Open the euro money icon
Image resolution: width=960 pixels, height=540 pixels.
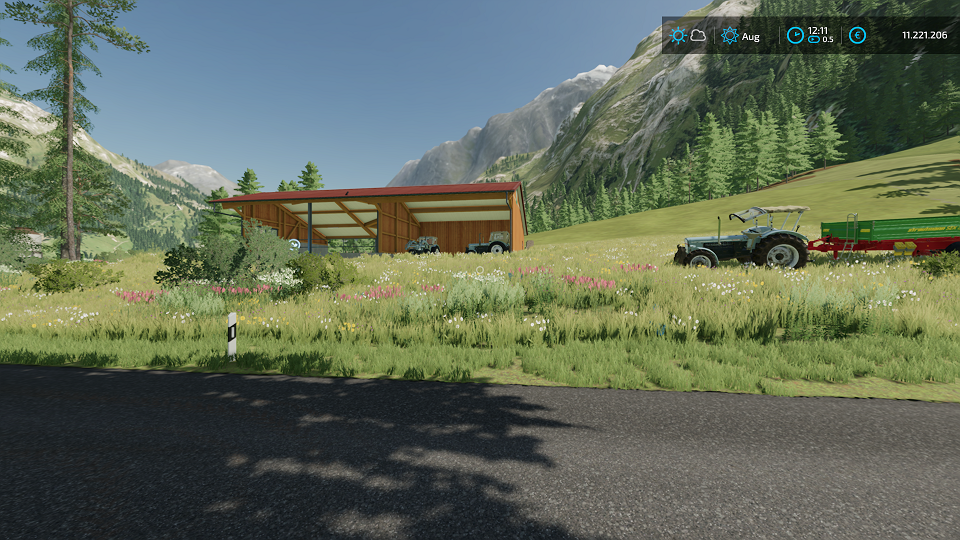pos(857,35)
